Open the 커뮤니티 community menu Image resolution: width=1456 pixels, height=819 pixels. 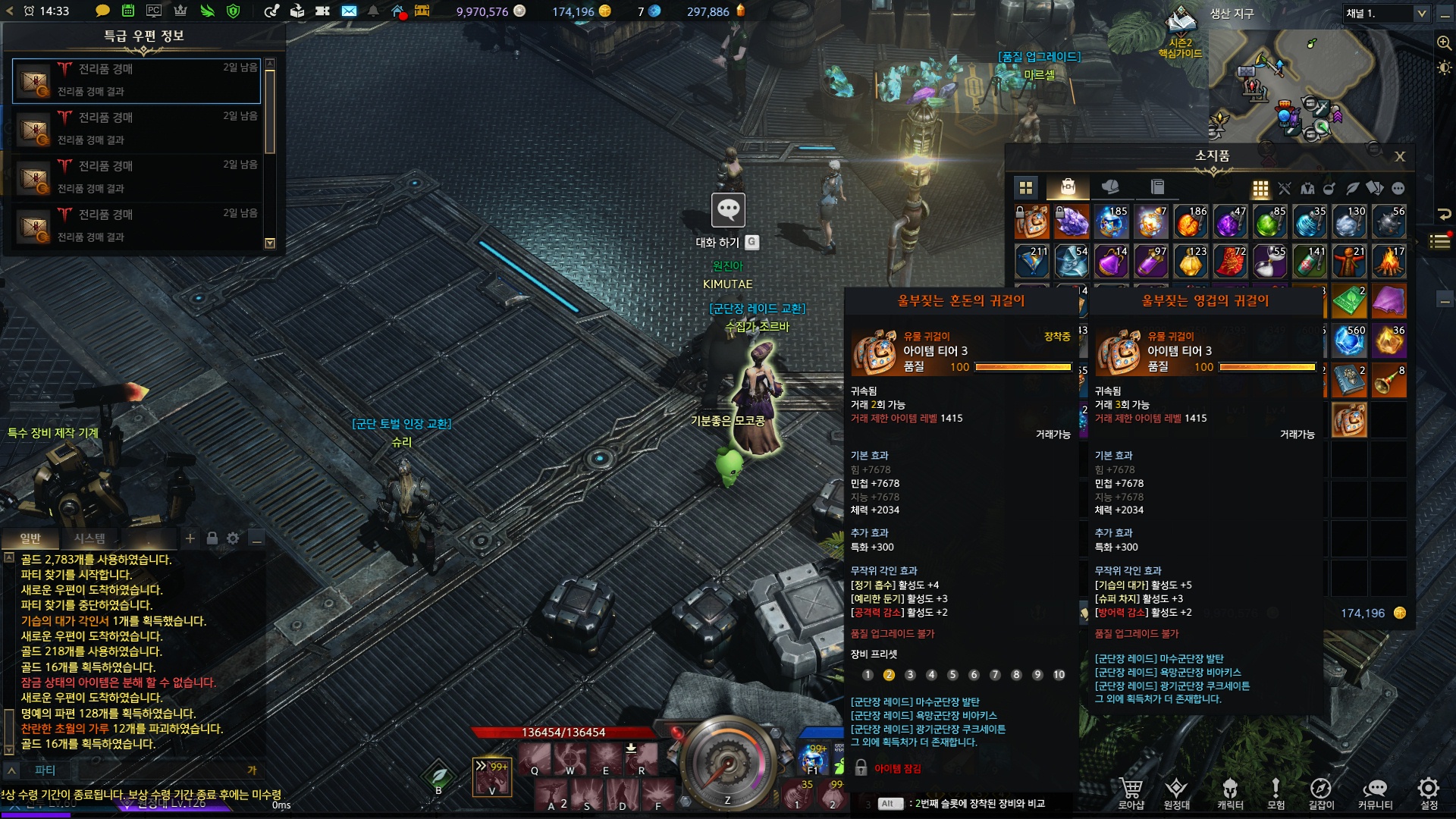click(1375, 792)
